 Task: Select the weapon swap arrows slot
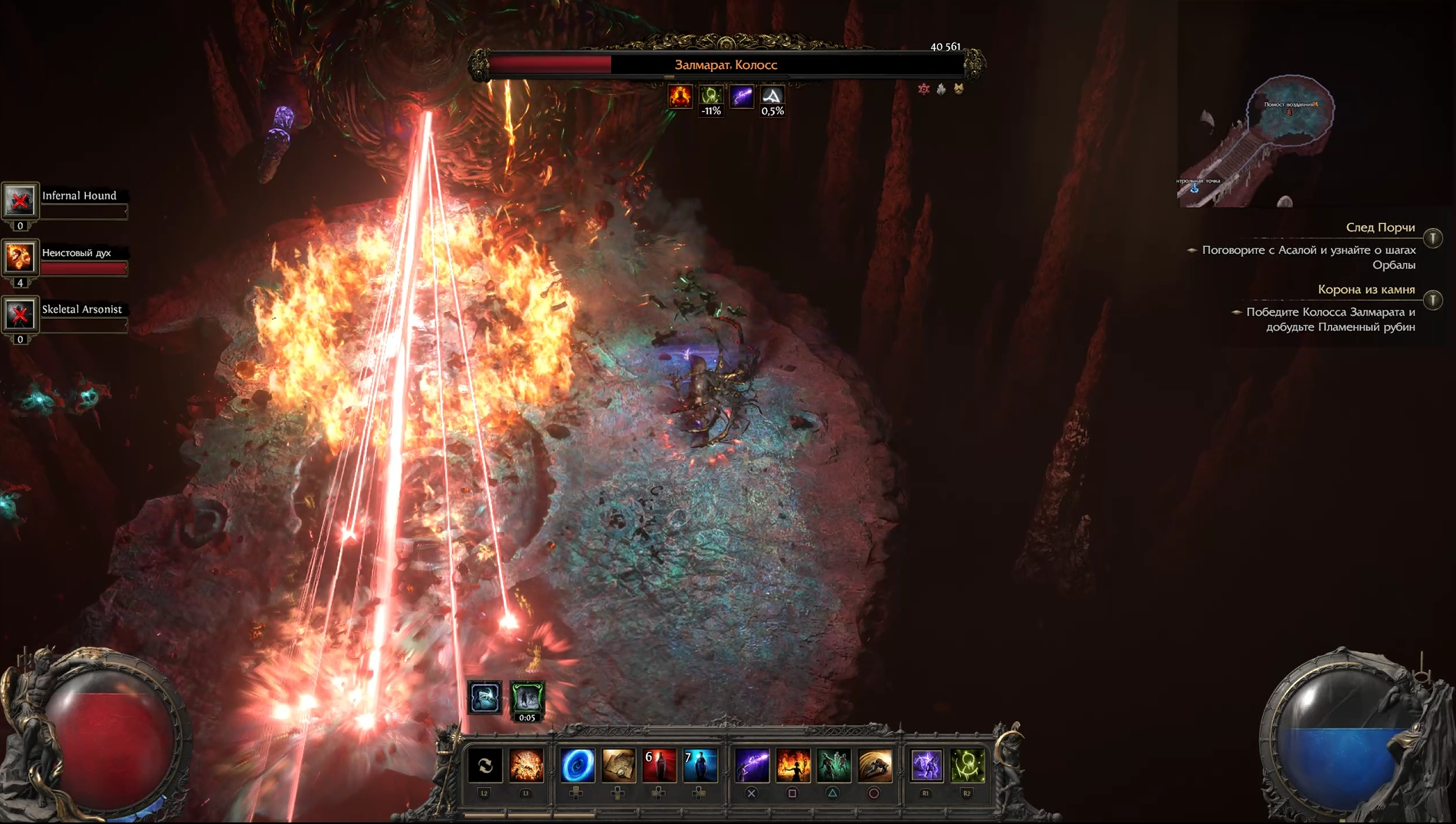coord(485,765)
